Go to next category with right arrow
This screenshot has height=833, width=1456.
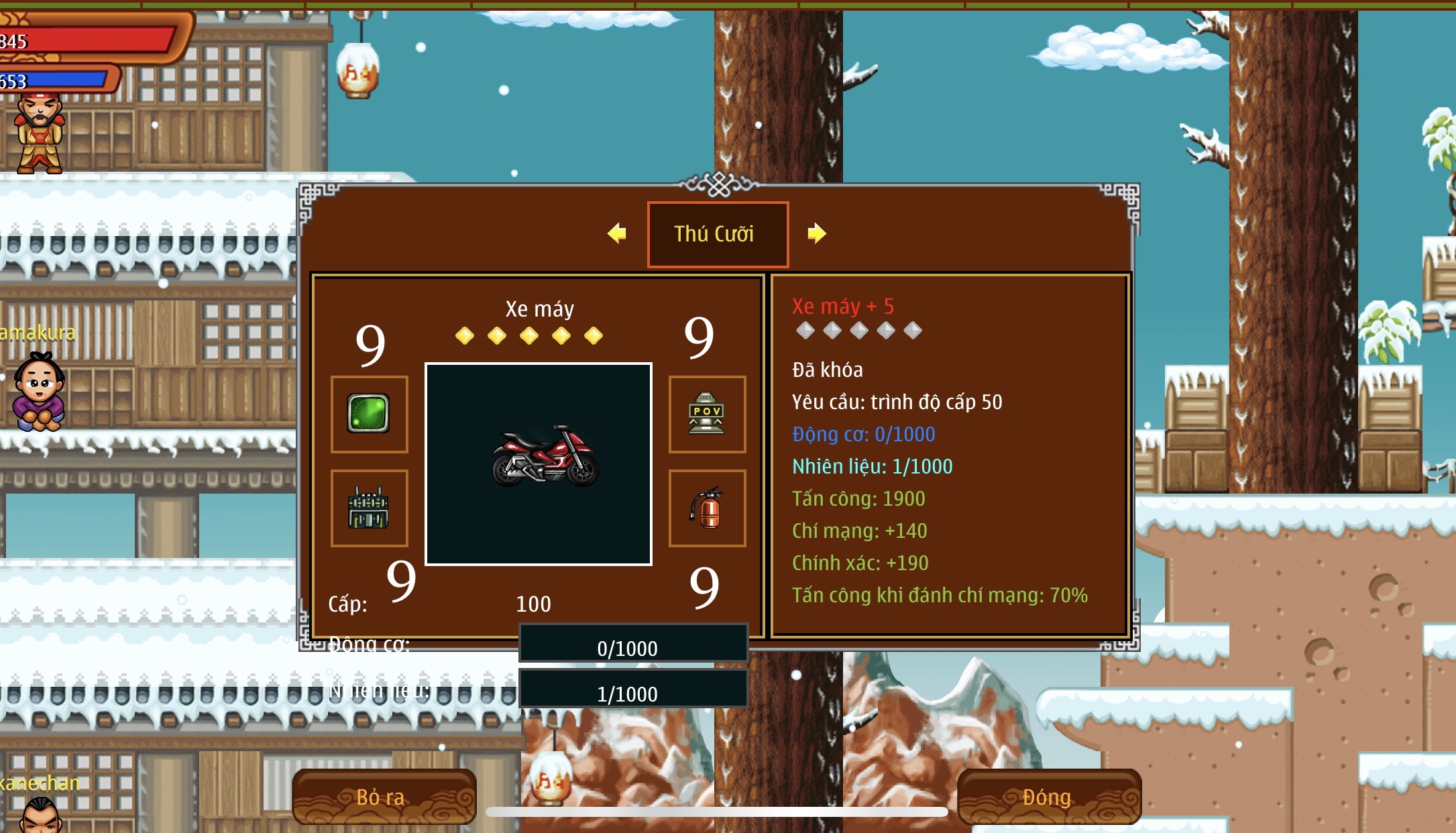816,233
